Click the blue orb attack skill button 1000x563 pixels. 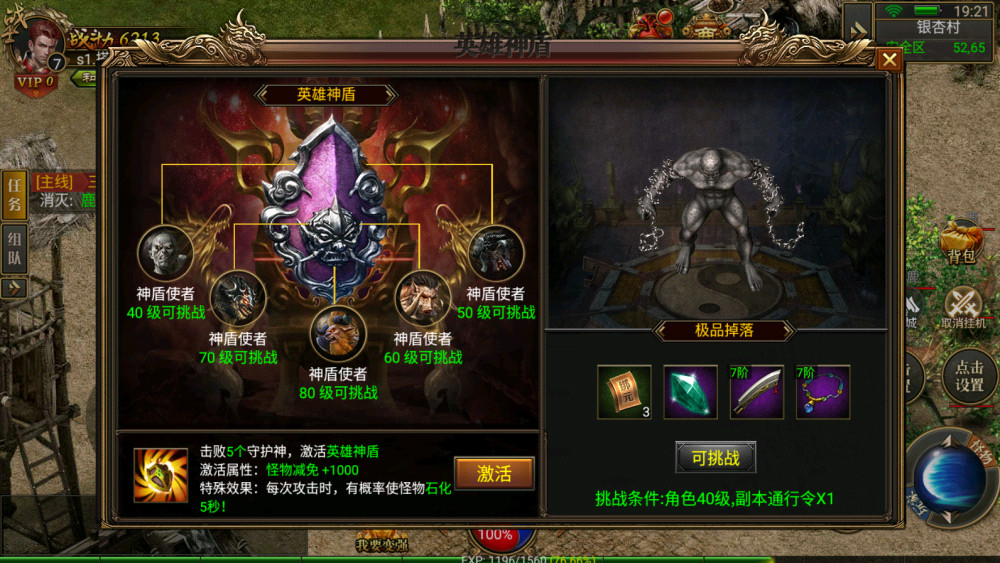point(949,478)
